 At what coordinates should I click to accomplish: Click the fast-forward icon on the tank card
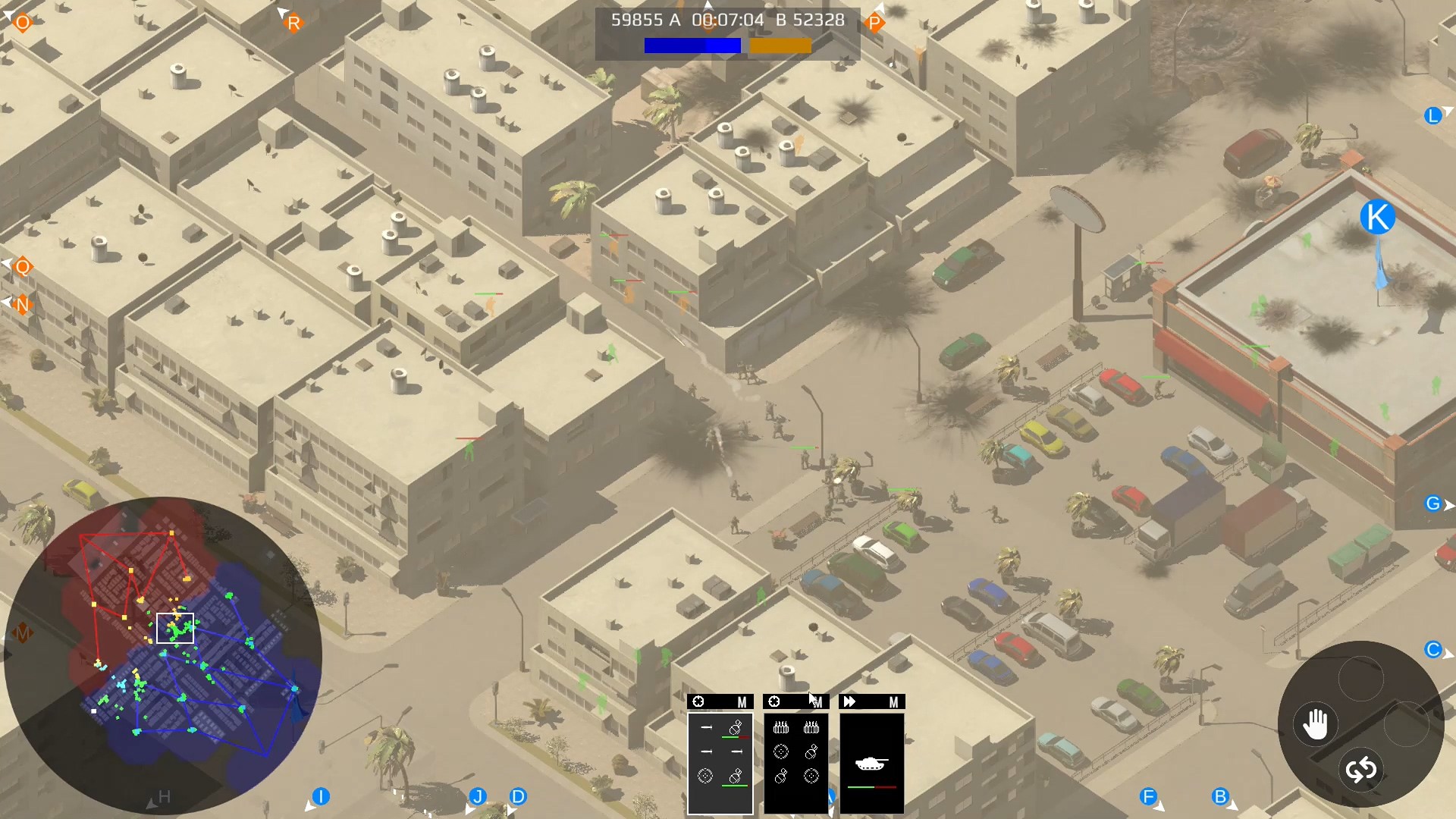point(849,701)
